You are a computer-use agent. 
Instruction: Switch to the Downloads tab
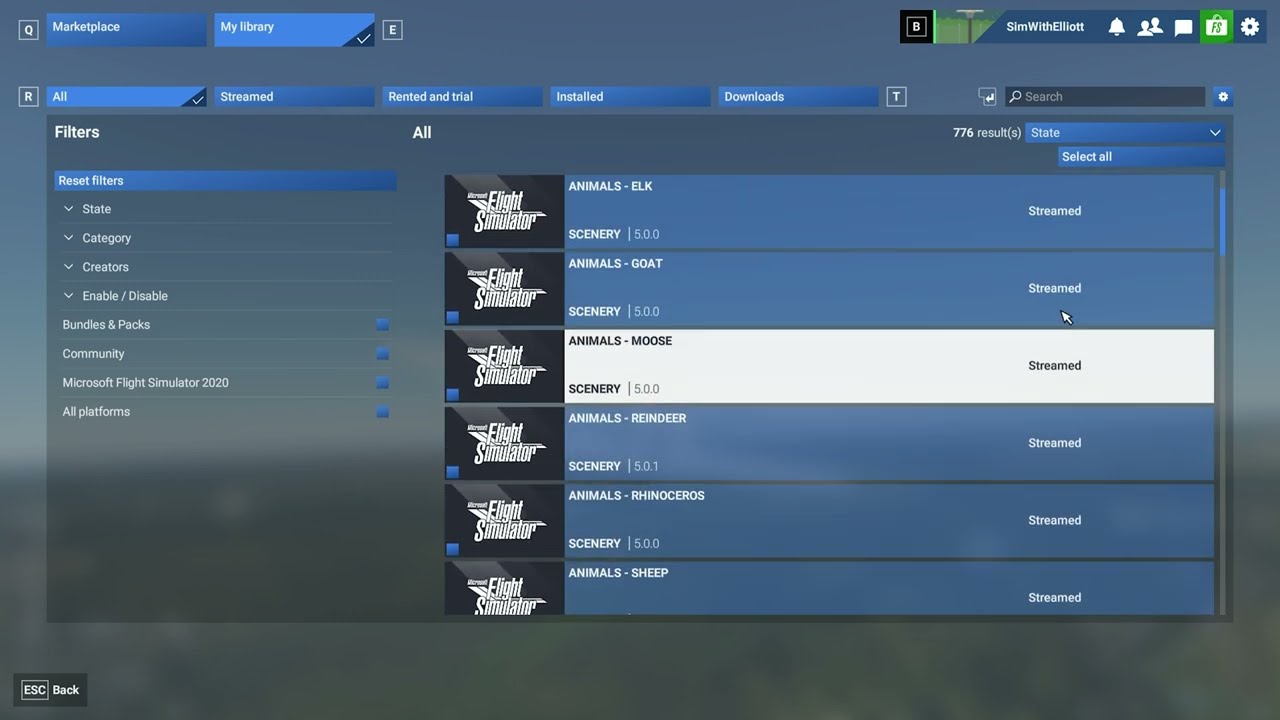pos(798,97)
